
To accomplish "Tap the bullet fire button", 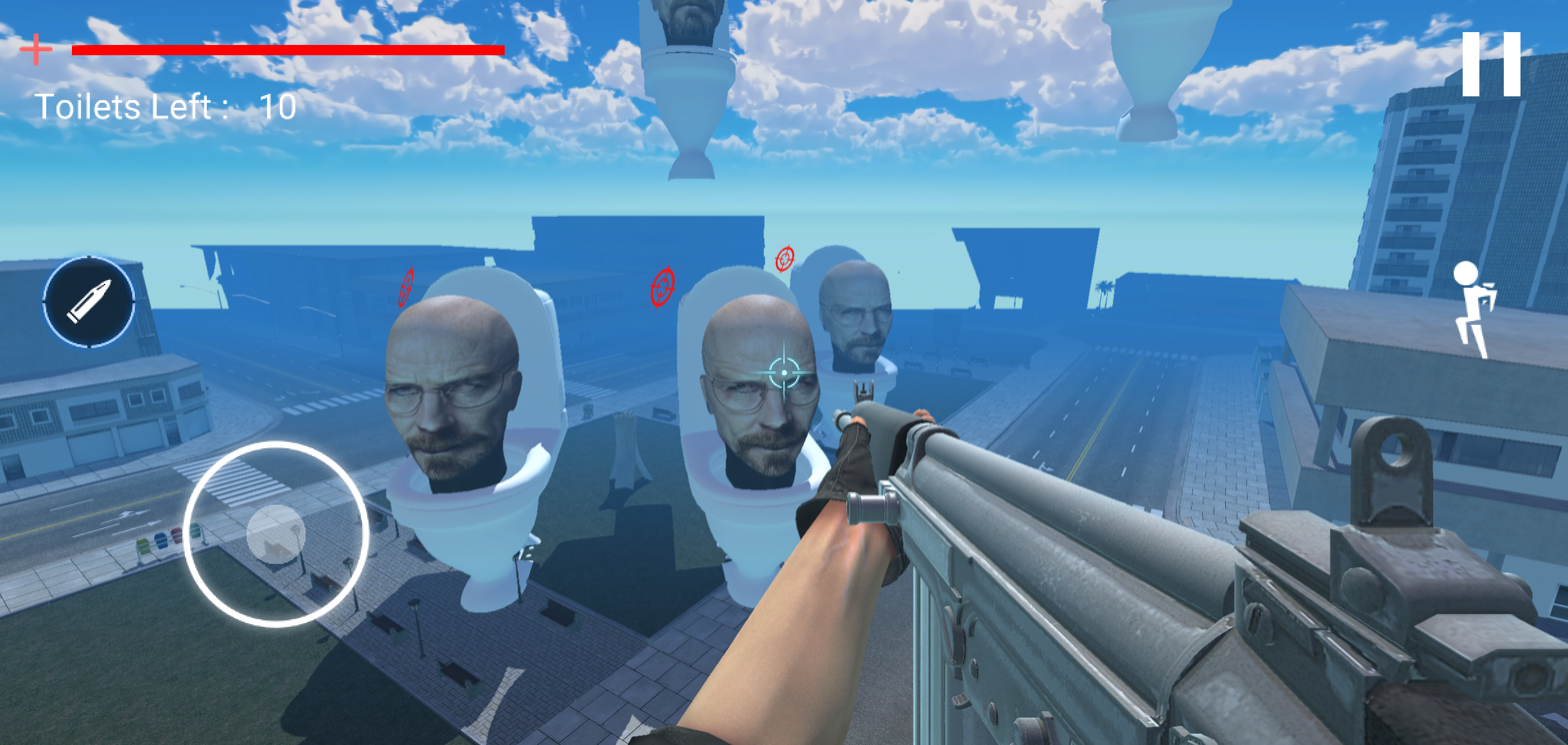I will pos(89,302).
